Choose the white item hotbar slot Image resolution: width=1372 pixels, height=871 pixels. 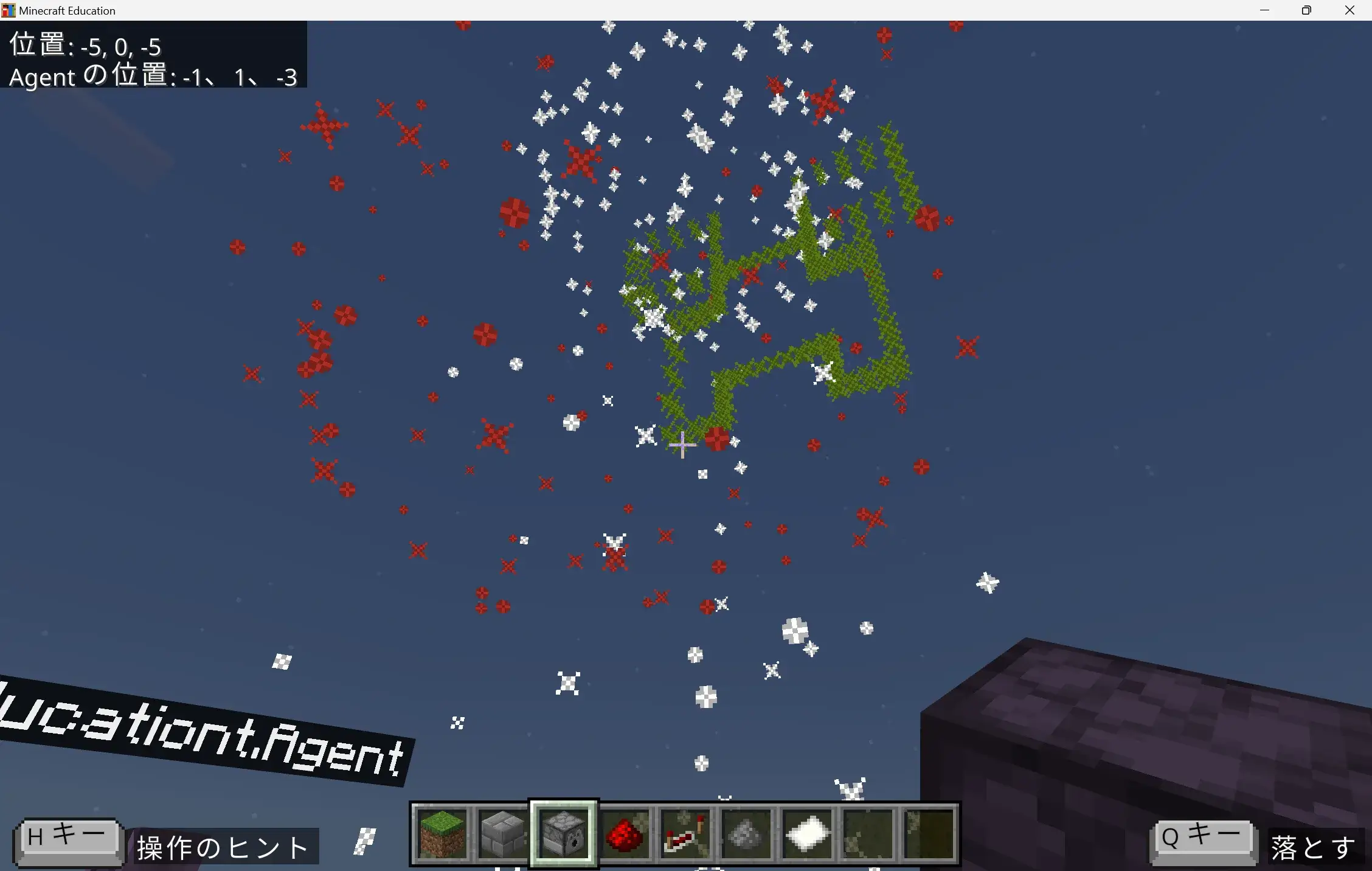coord(807,833)
